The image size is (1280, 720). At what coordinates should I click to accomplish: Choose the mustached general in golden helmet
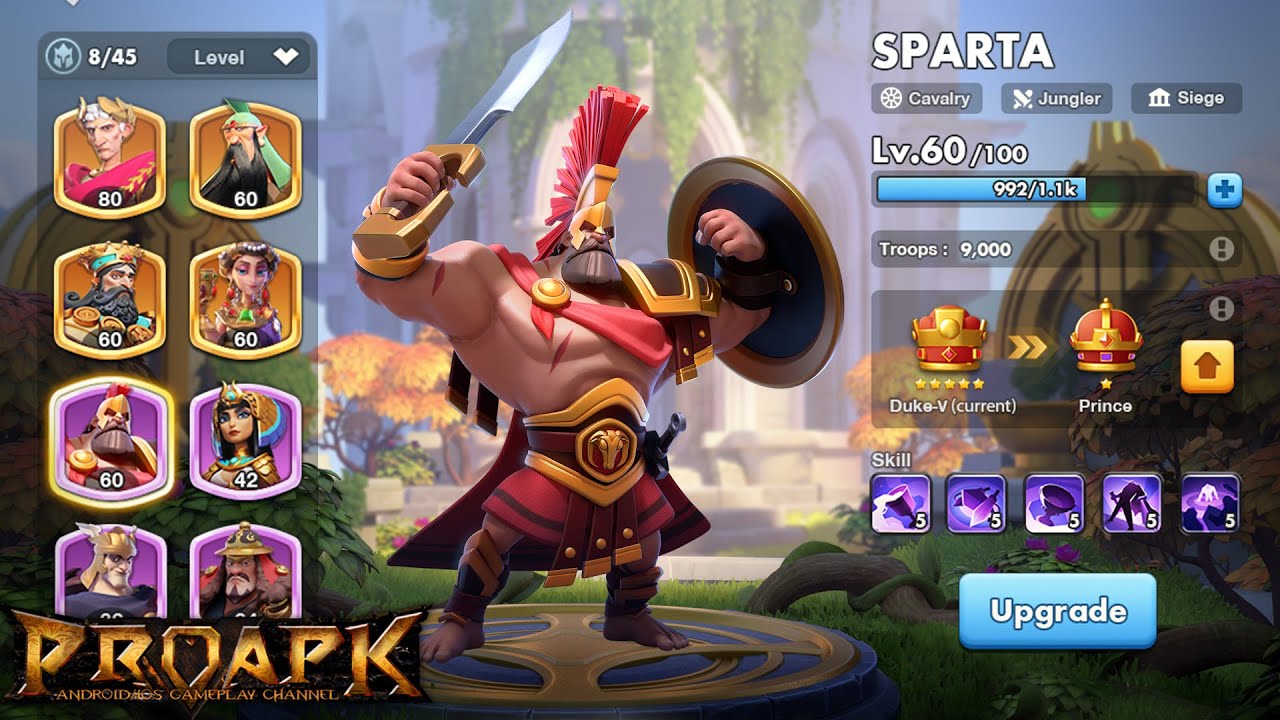(x=245, y=570)
